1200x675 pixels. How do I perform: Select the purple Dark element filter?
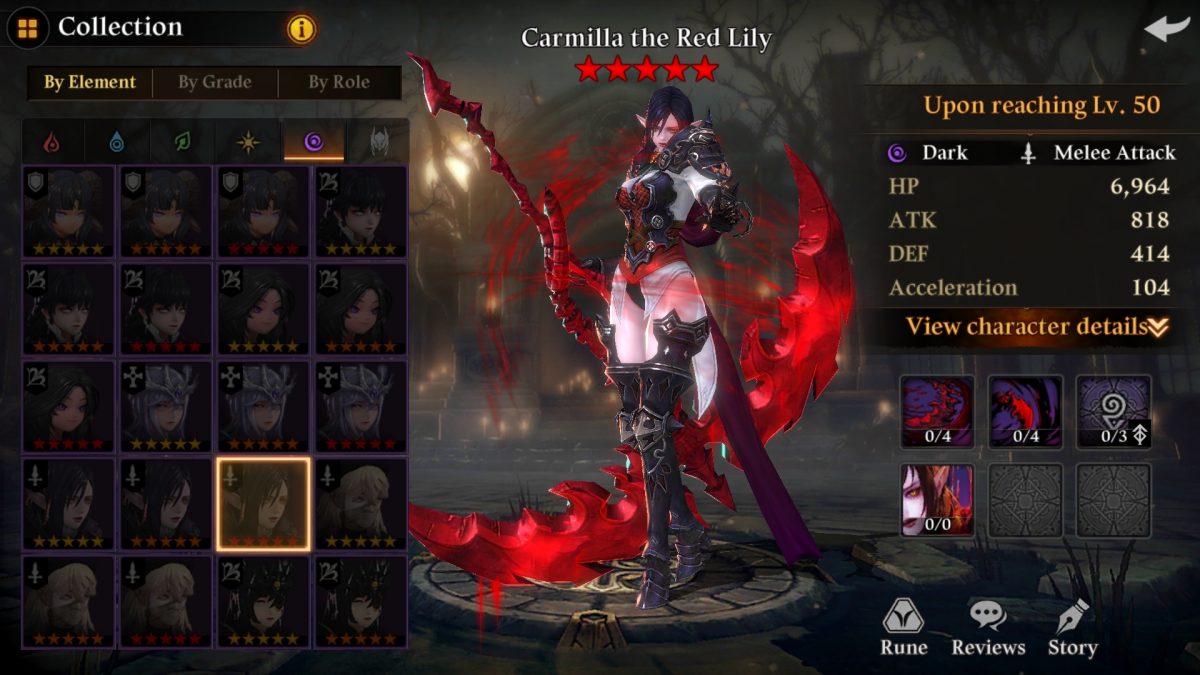(313, 143)
